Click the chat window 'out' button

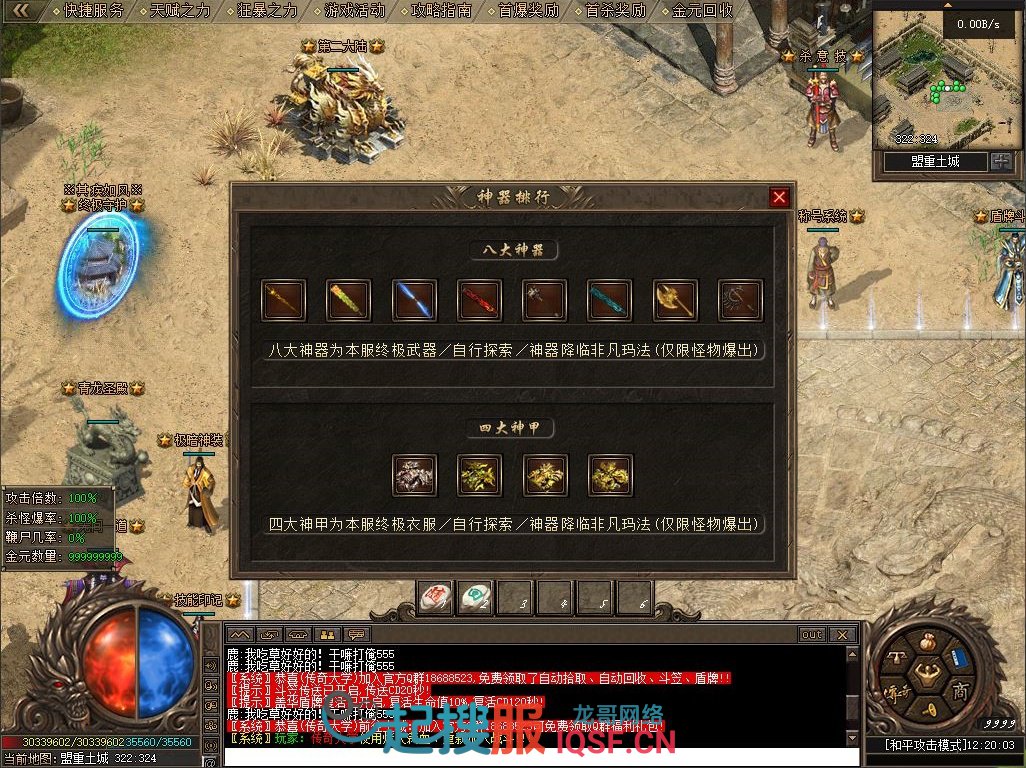[812, 635]
